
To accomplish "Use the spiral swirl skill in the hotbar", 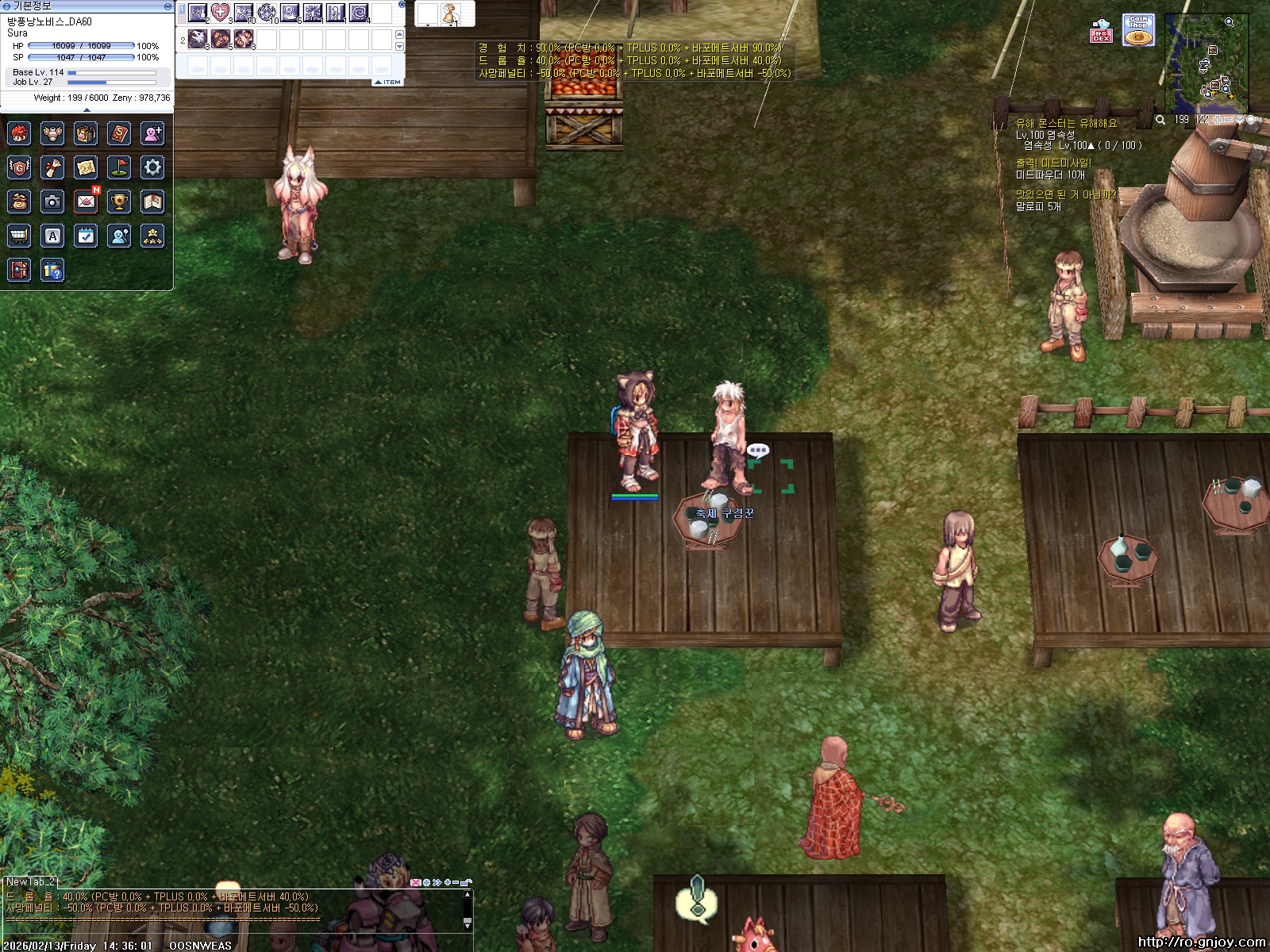I will click(x=359, y=13).
